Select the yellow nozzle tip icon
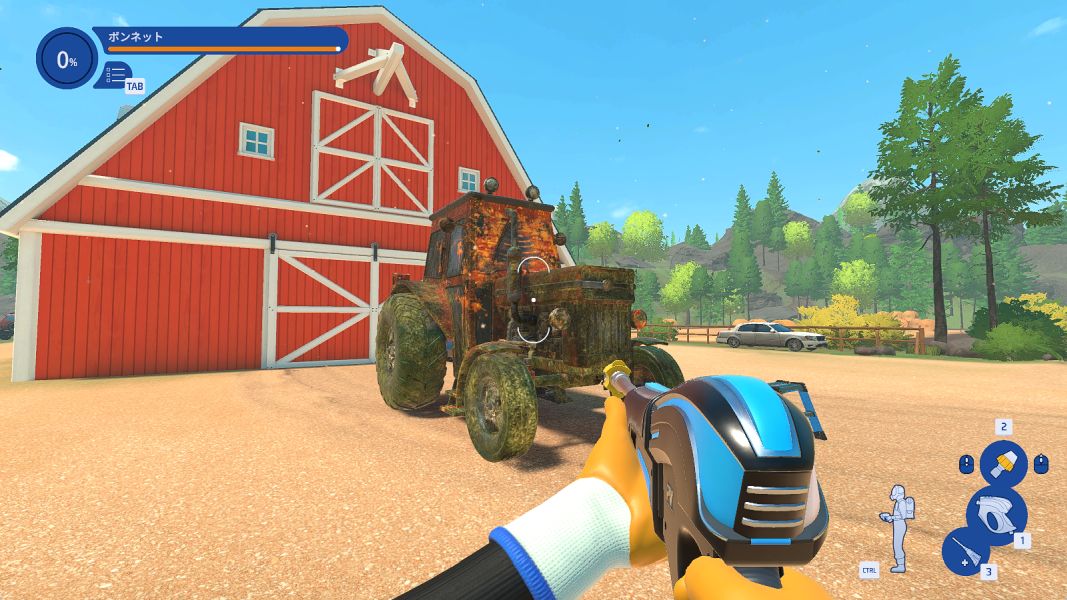Viewport: 1067px width, 600px height. pyautogui.click(x=1003, y=463)
